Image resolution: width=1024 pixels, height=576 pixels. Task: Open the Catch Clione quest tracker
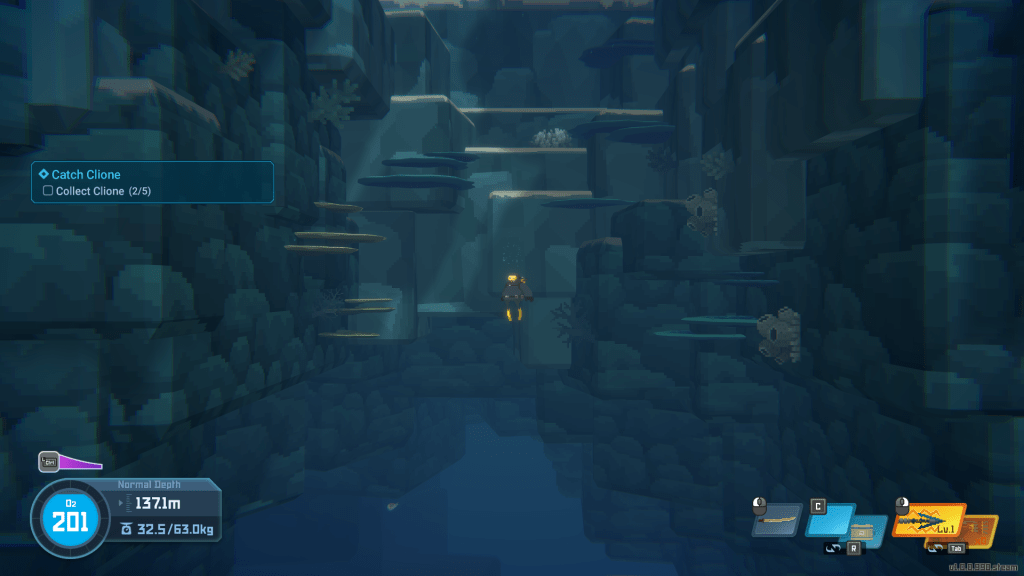tap(86, 175)
